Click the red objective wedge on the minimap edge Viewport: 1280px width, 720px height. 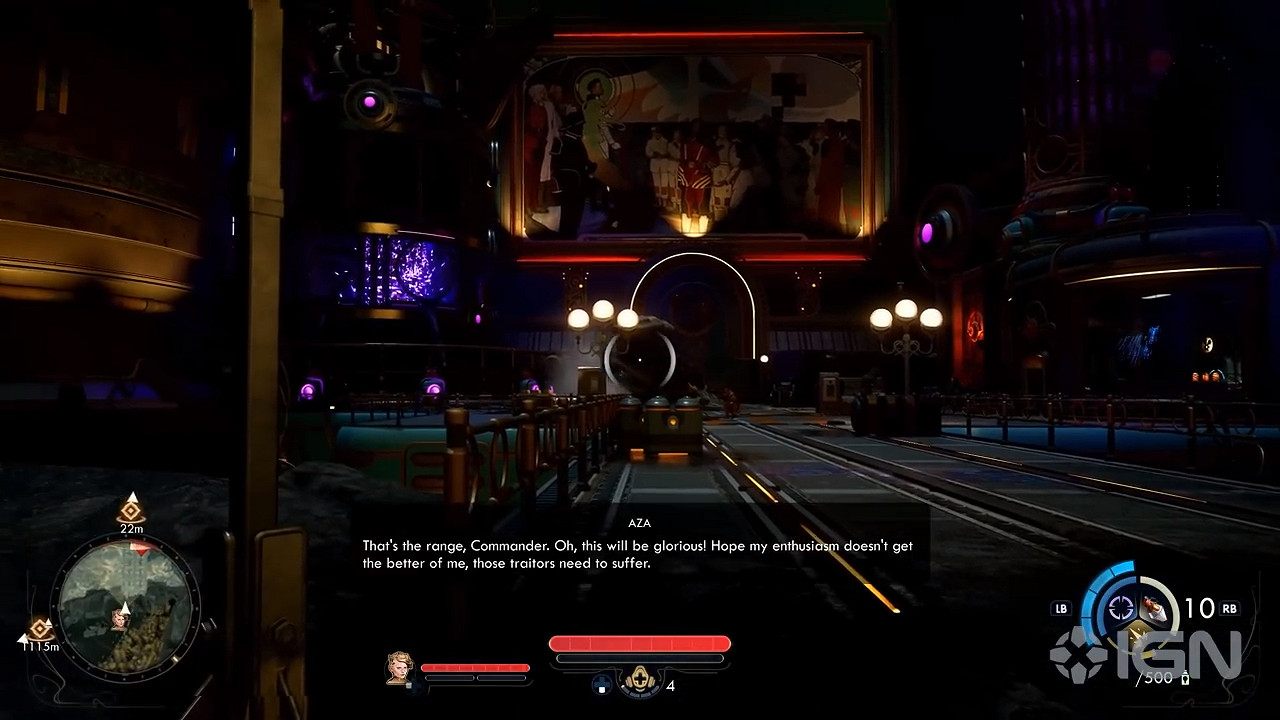pyautogui.click(x=140, y=549)
